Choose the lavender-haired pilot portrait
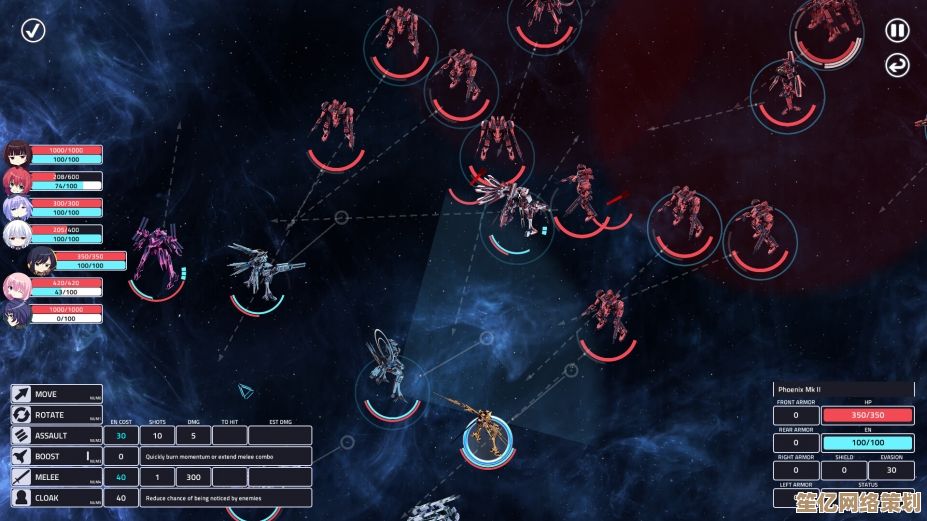Viewport: 927px width, 521px height. pyautogui.click(x=16, y=208)
